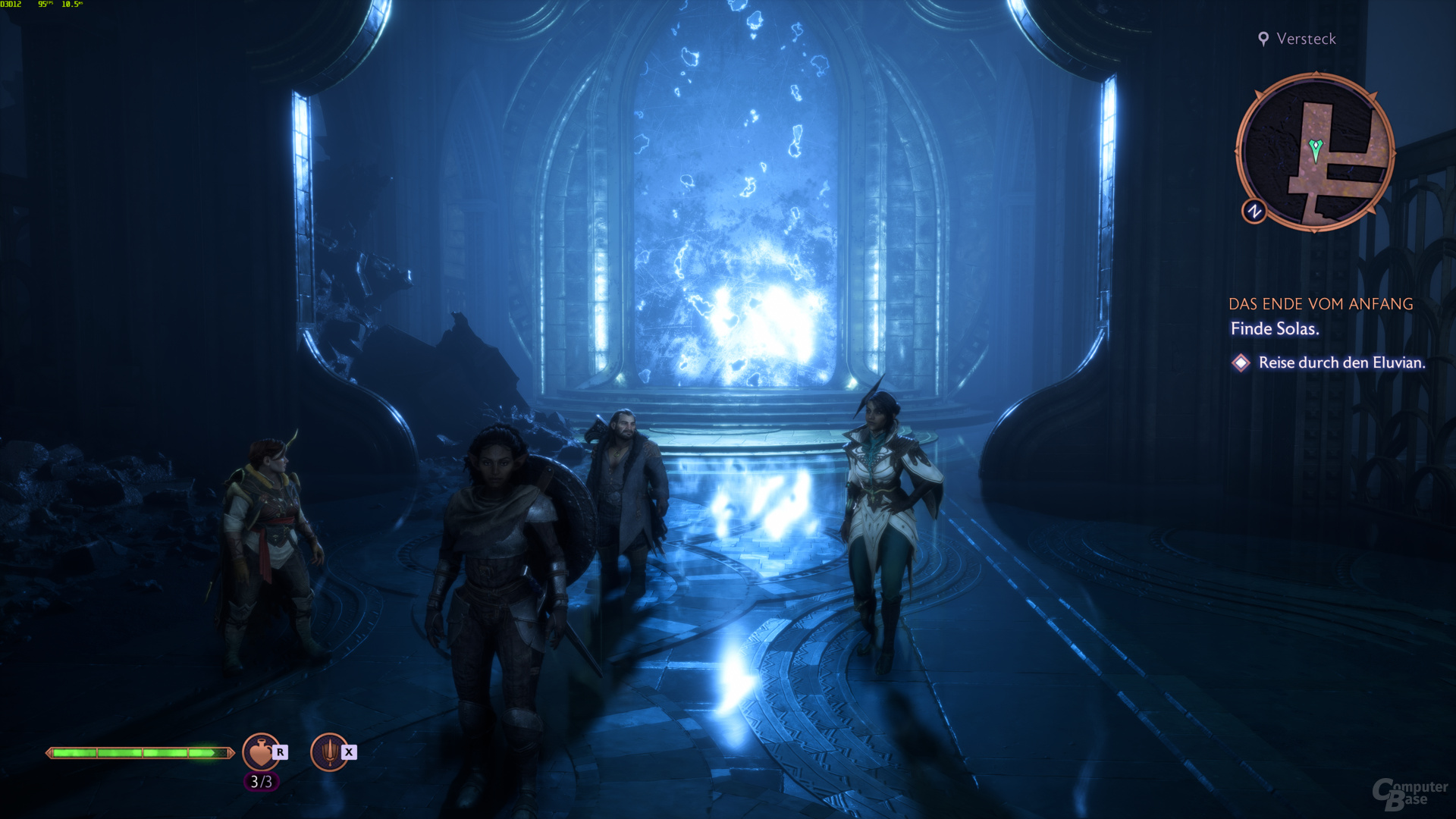Select the healing potion icon

tap(260, 752)
